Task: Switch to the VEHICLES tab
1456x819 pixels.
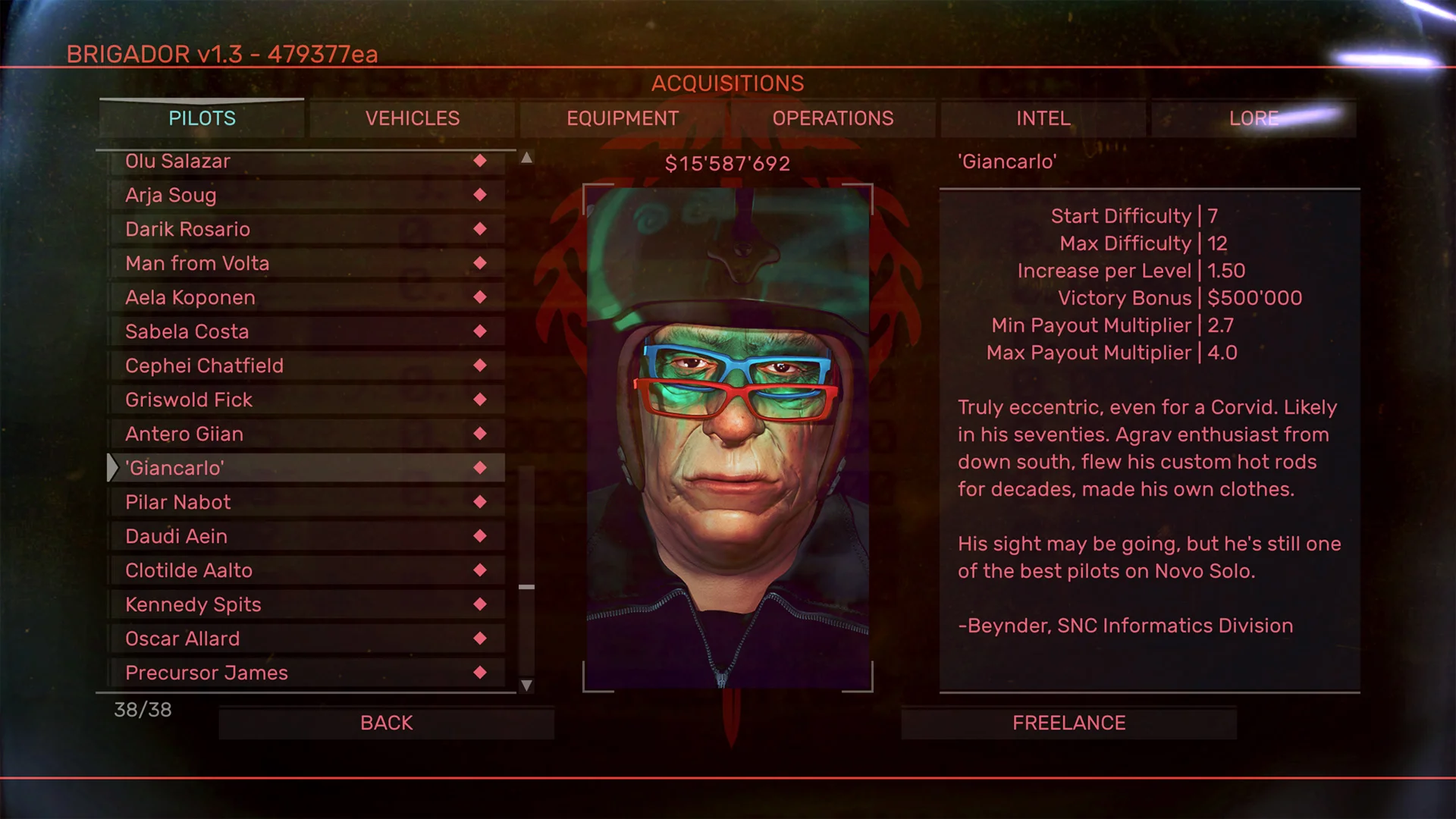Action: pyautogui.click(x=412, y=118)
